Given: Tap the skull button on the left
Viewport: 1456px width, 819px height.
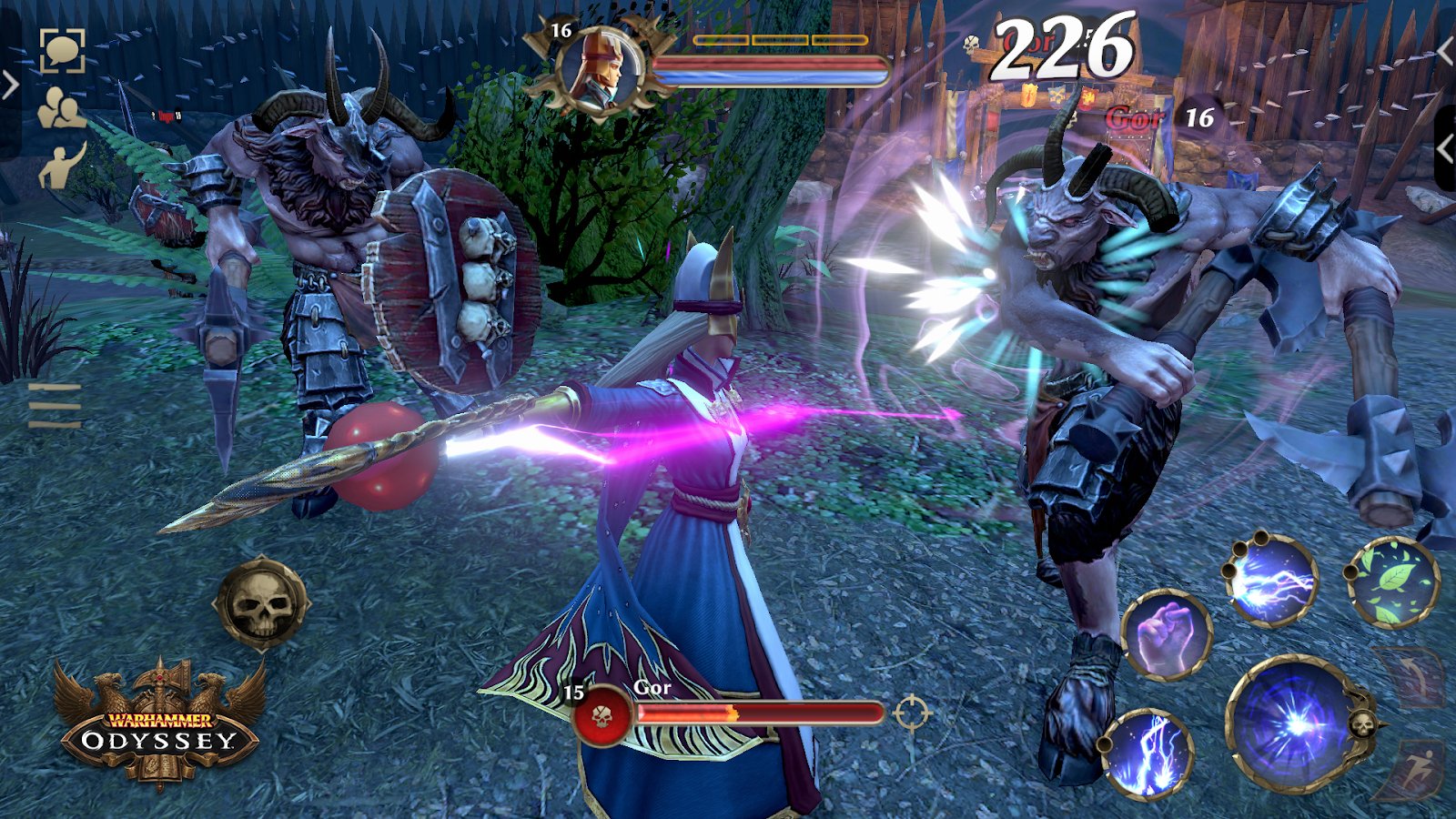Looking at the screenshot, I should pos(261,603).
